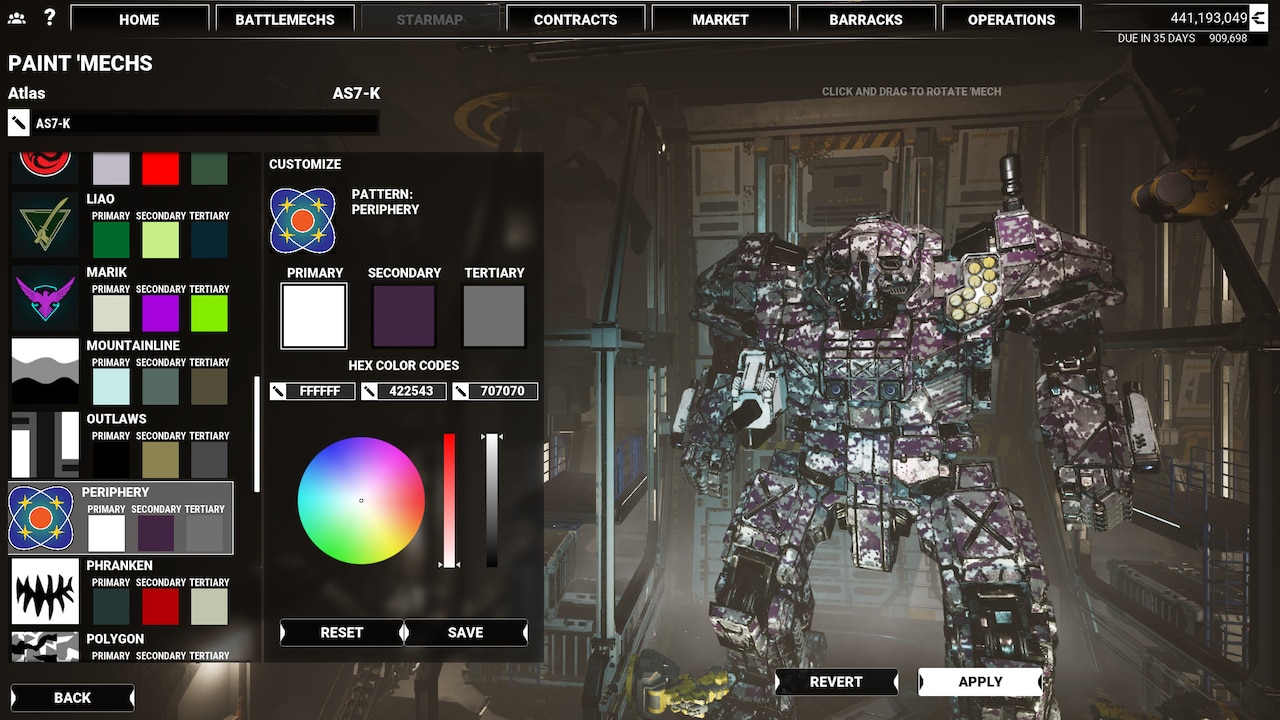Select the purple SECONDARY color swatch
This screenshot has width=1280, height=720.
pos(403,314)
